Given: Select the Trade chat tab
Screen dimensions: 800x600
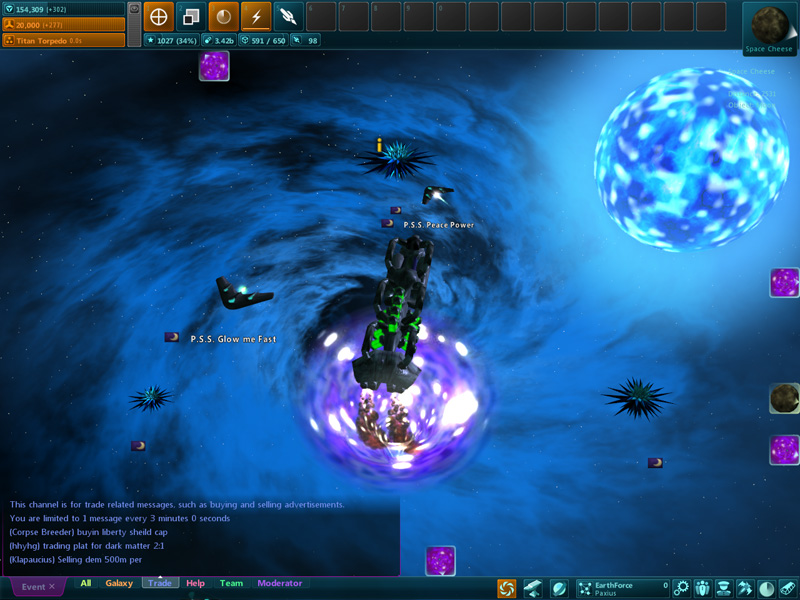Looking at the screenshot, I should 160,583.
